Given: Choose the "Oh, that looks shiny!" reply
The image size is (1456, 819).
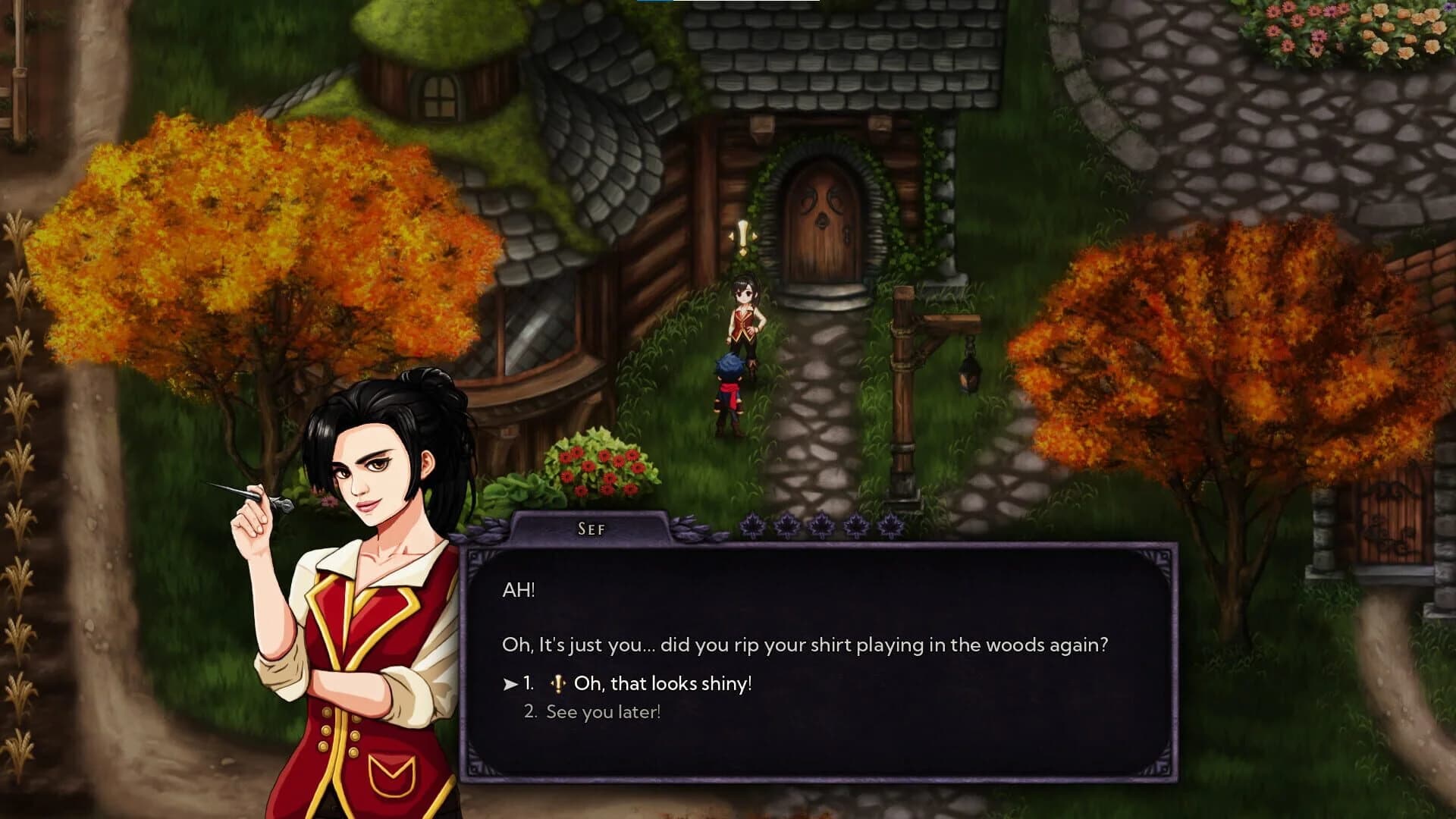Looking at the screenshot, I should pos(662,683).
